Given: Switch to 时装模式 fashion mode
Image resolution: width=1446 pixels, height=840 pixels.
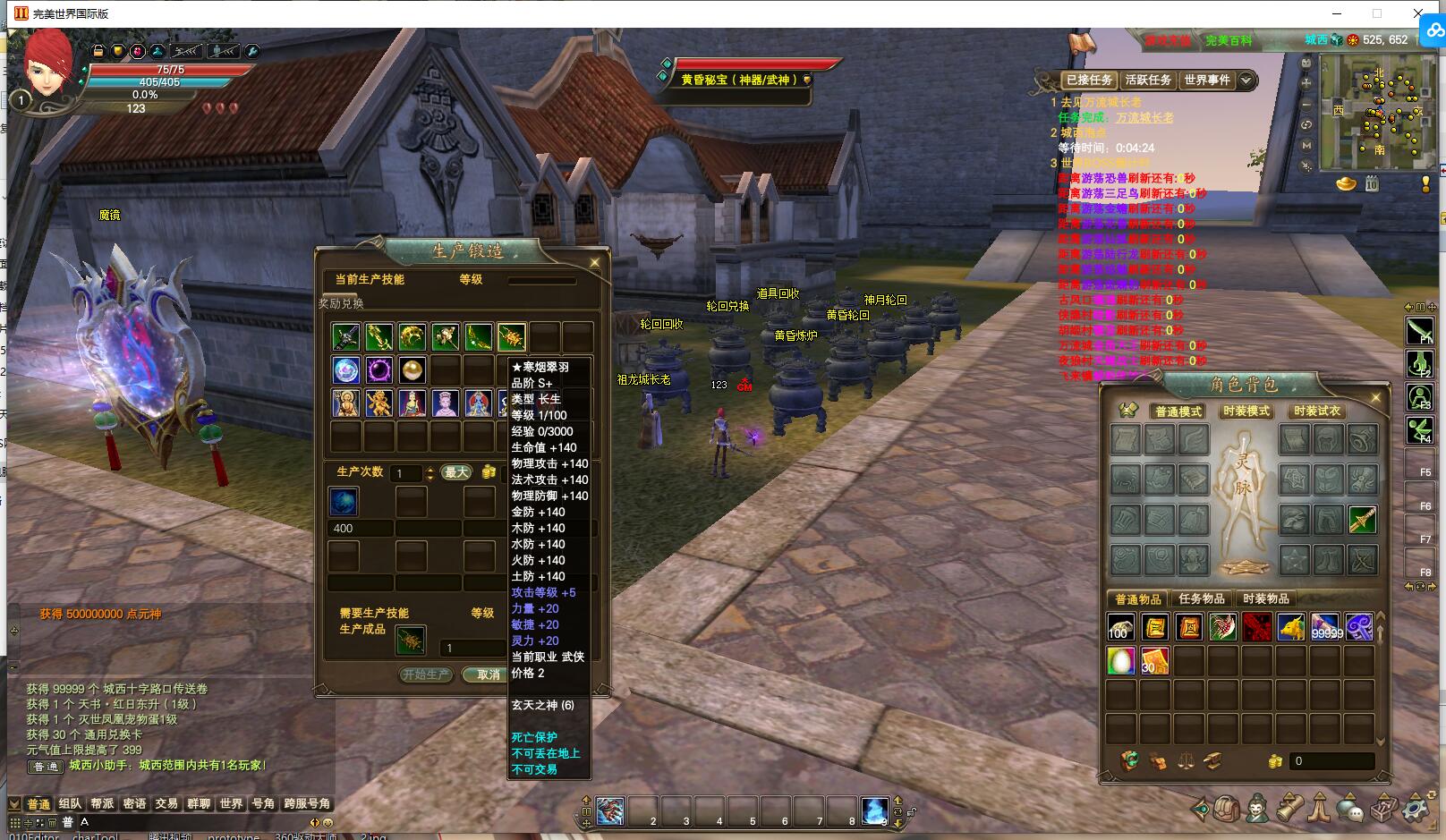Looking at the screenshot, I should (x=1246, y=412).
